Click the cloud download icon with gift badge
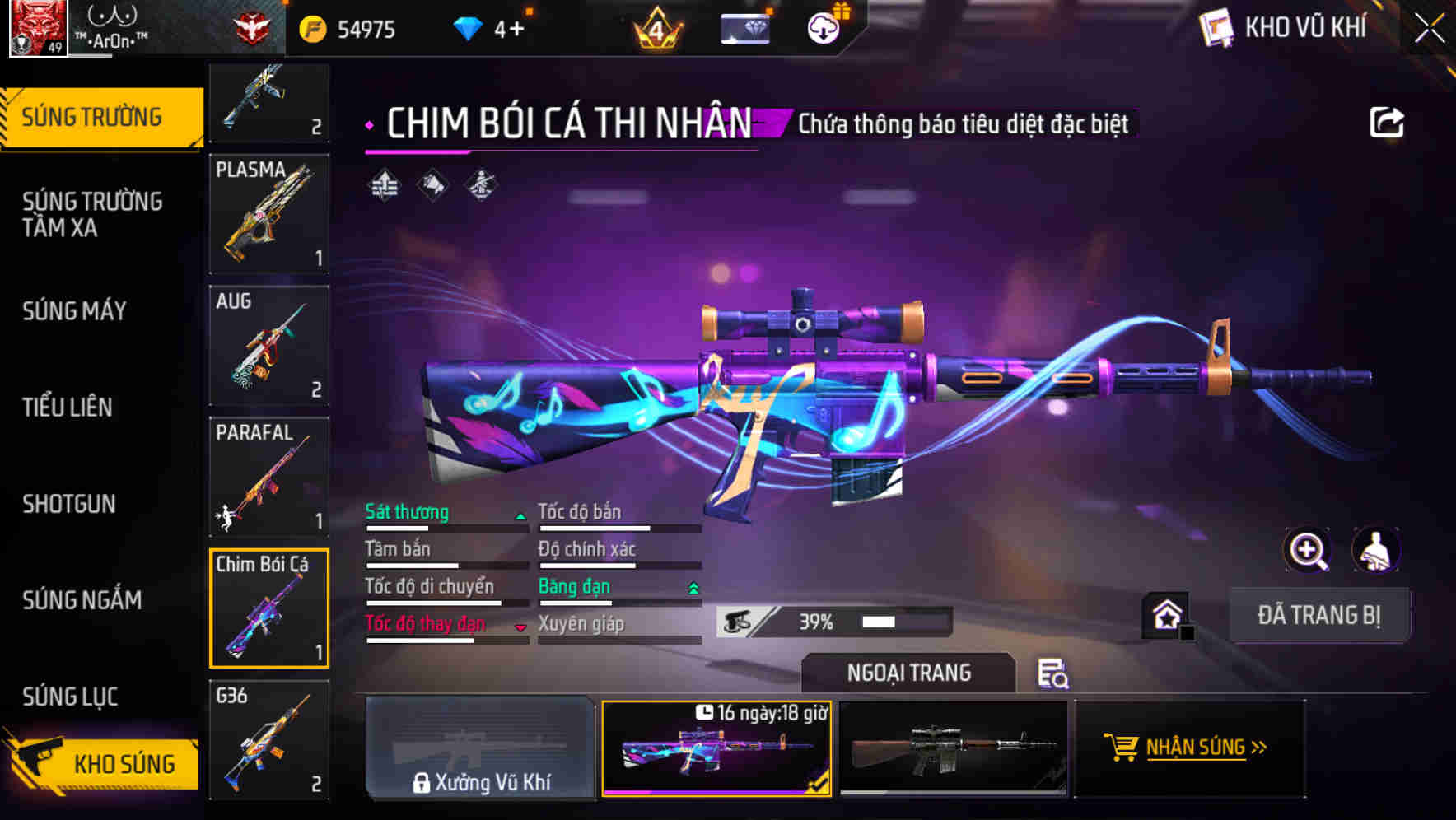The image size is (1456, 820). (822, 27)
